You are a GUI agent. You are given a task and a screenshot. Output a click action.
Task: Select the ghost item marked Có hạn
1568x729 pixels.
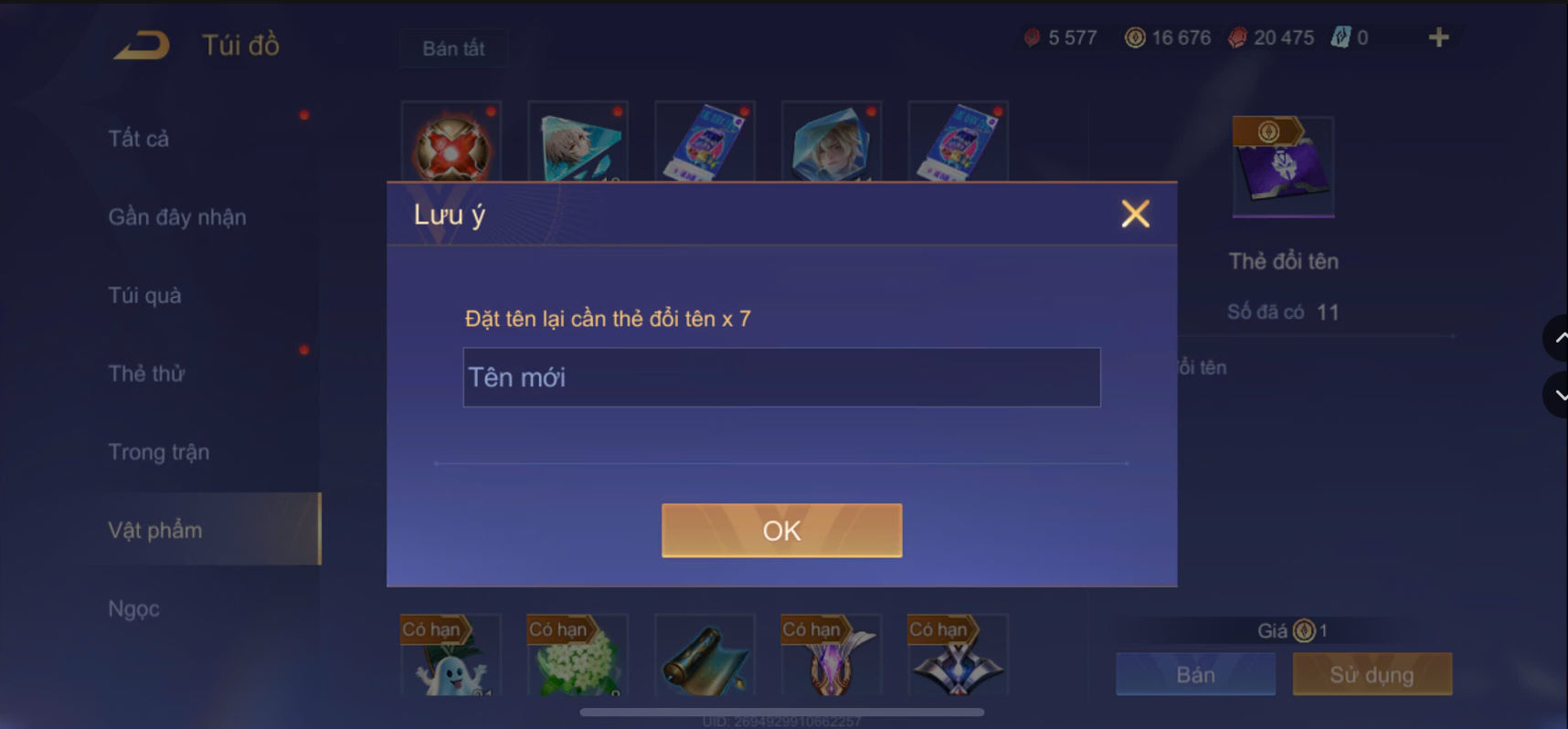(x=450, y=667)
